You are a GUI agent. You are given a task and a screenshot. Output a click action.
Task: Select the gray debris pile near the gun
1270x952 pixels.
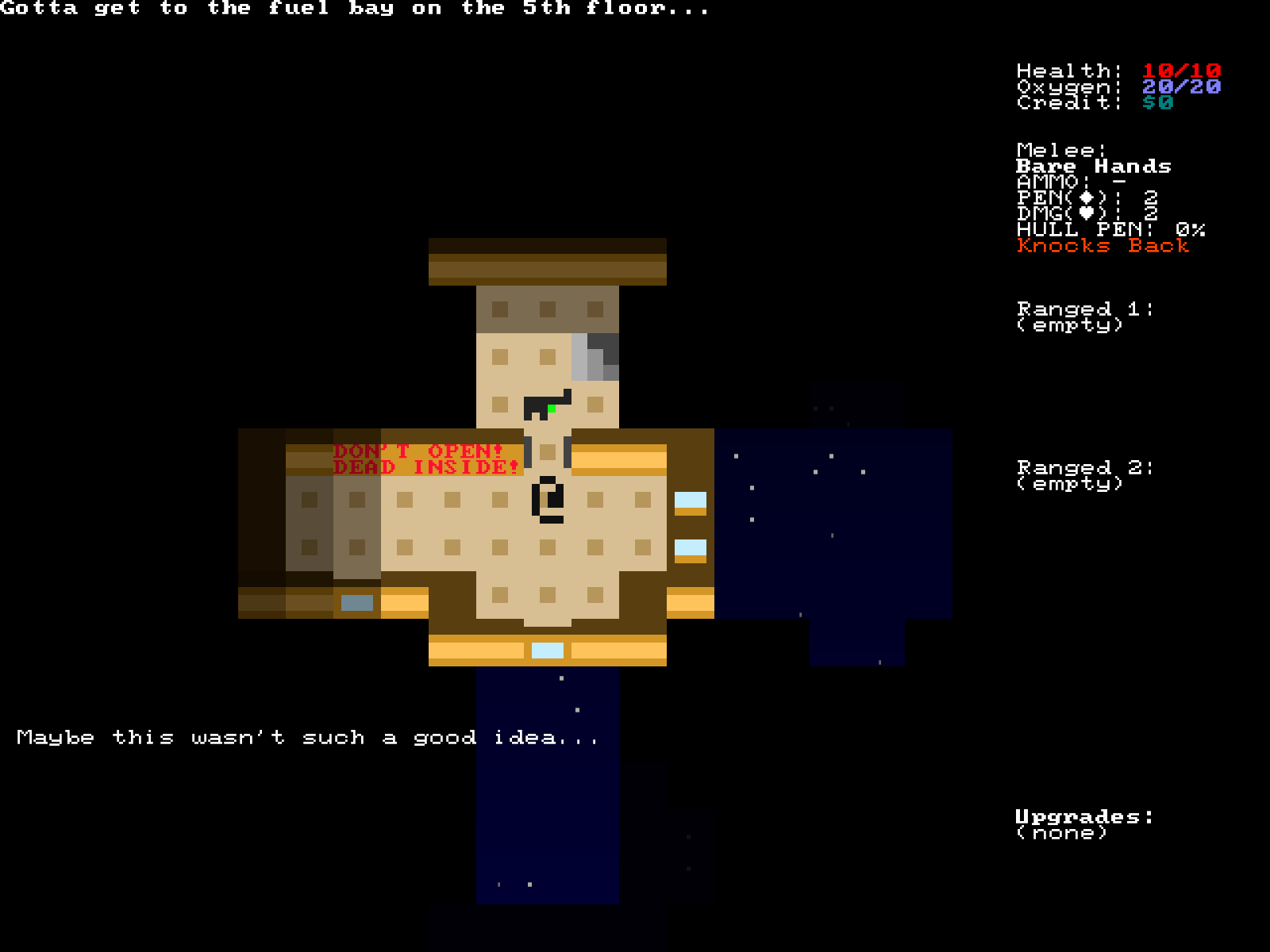[595, 357]
